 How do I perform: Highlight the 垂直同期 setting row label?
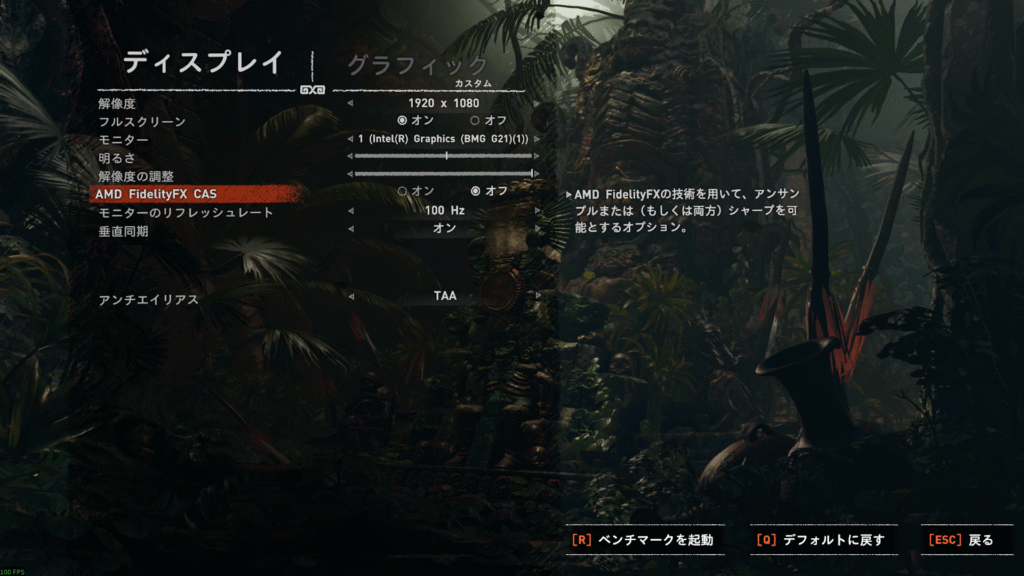124,231
